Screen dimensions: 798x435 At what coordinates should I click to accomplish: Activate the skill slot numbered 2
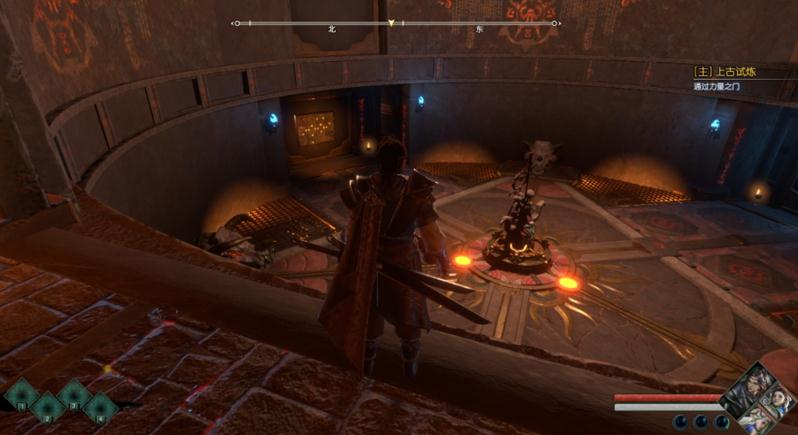47,407
